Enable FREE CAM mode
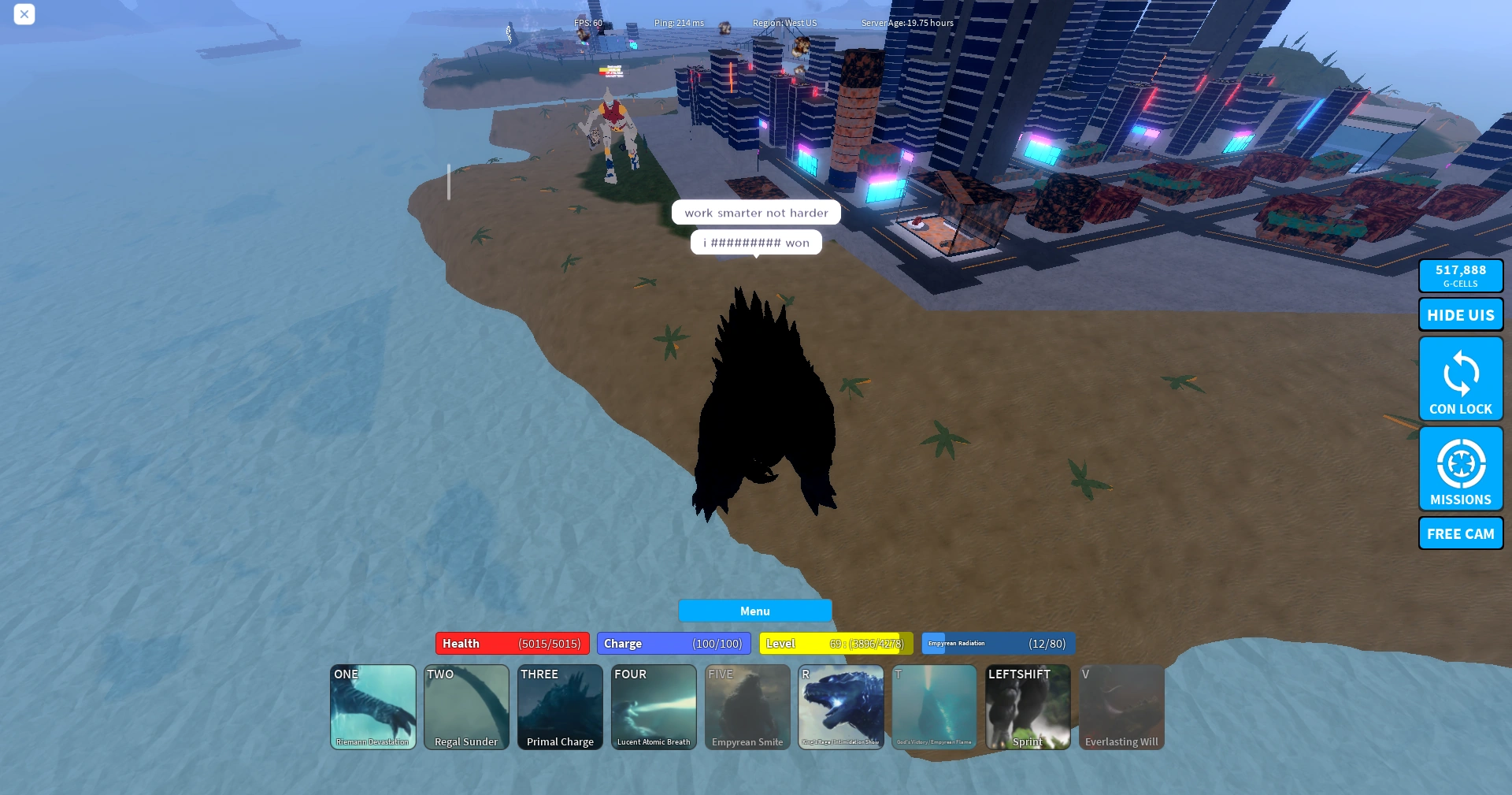 pyautogui.click(x=1460, y=533)
